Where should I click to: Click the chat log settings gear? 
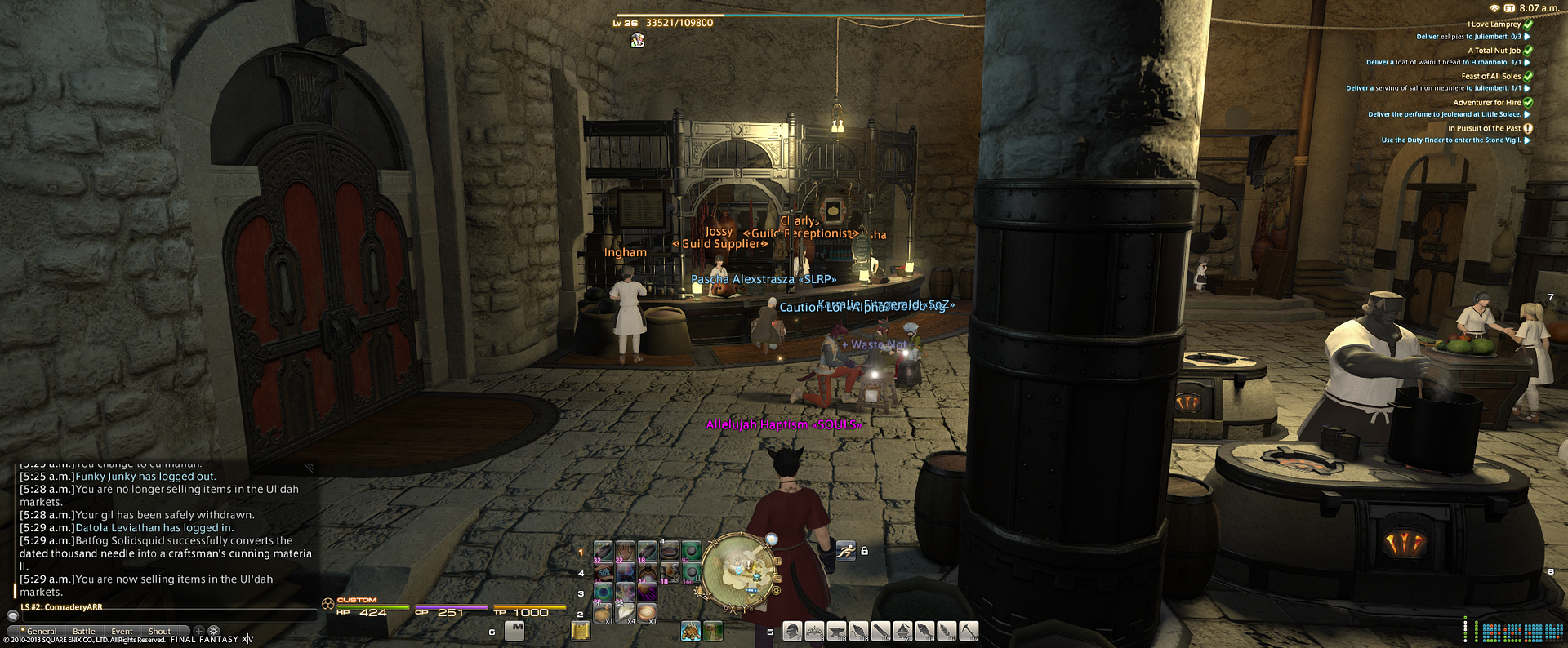coord(214,631)
